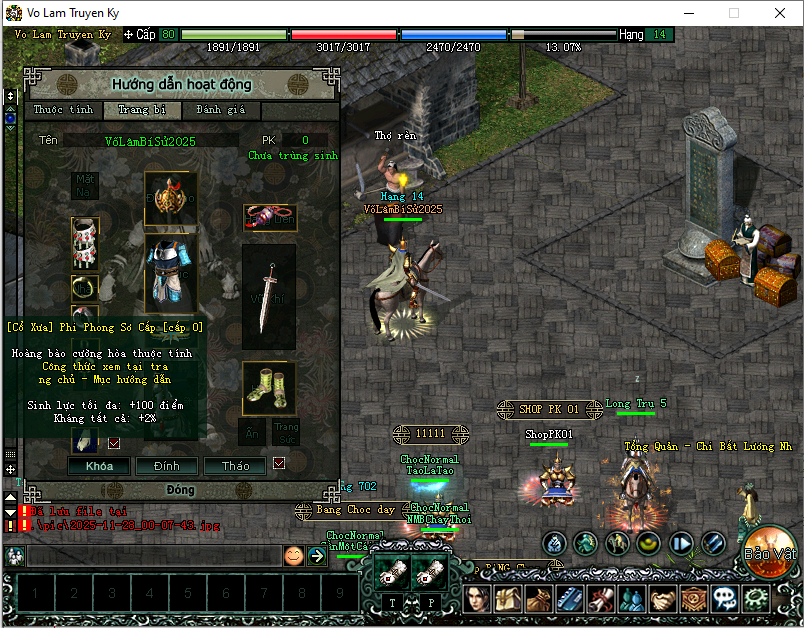Select the green boots equipment slot
Screen dimensions: 804x628
tap(268, 390)
